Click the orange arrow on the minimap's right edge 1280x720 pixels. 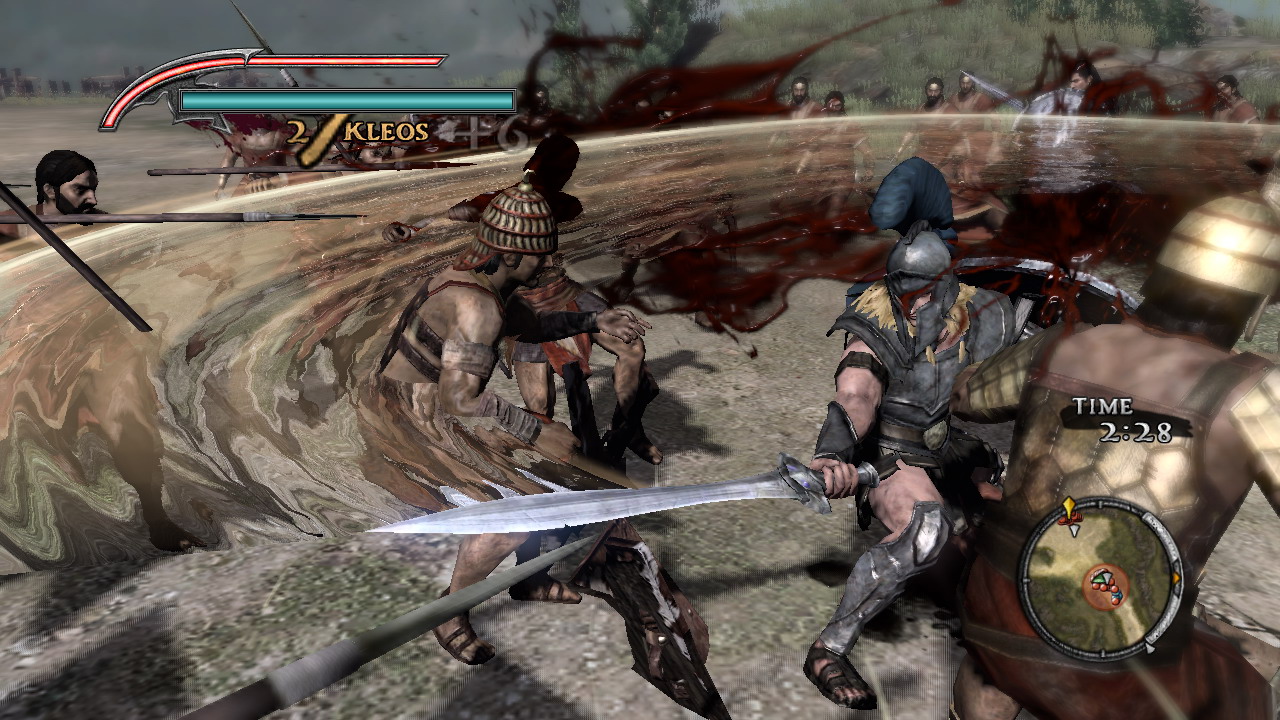click(x=1176, y=577)
